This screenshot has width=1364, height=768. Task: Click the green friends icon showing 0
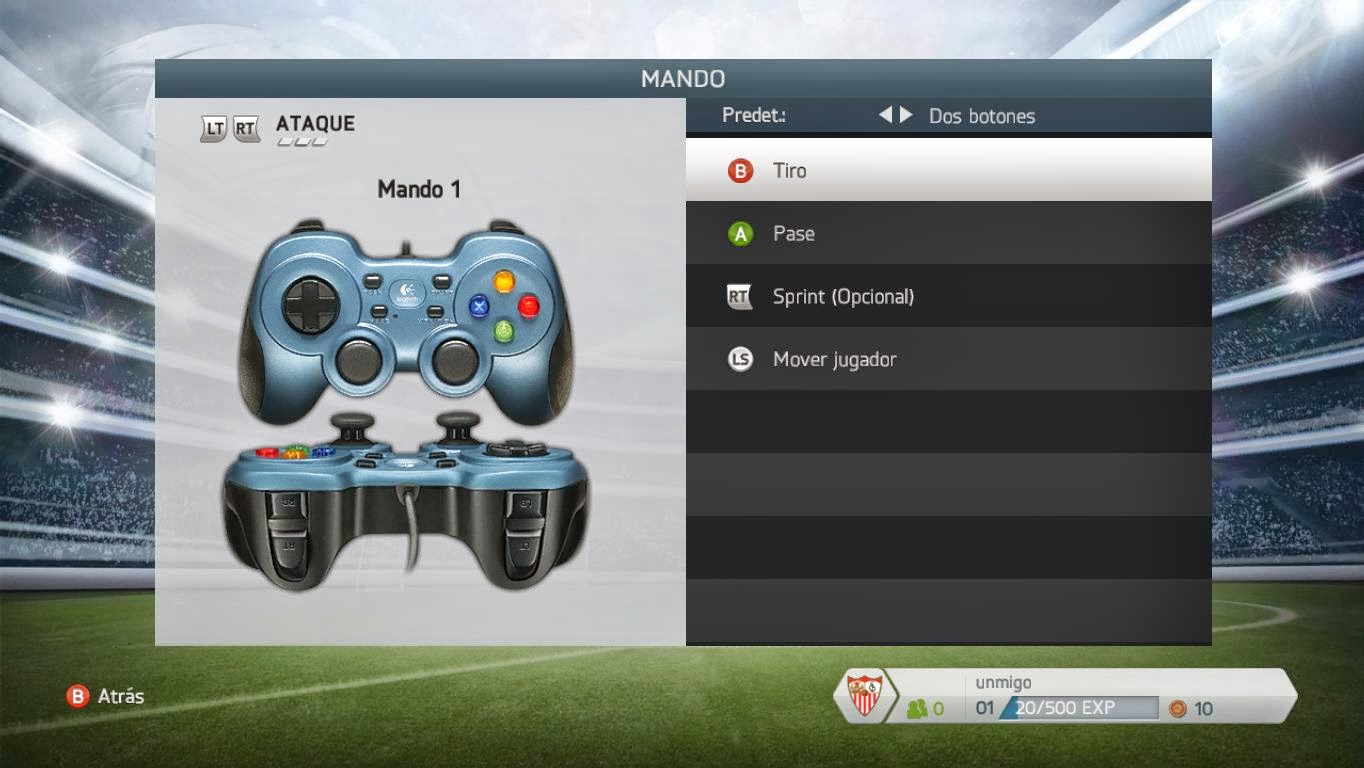[917, 709]
